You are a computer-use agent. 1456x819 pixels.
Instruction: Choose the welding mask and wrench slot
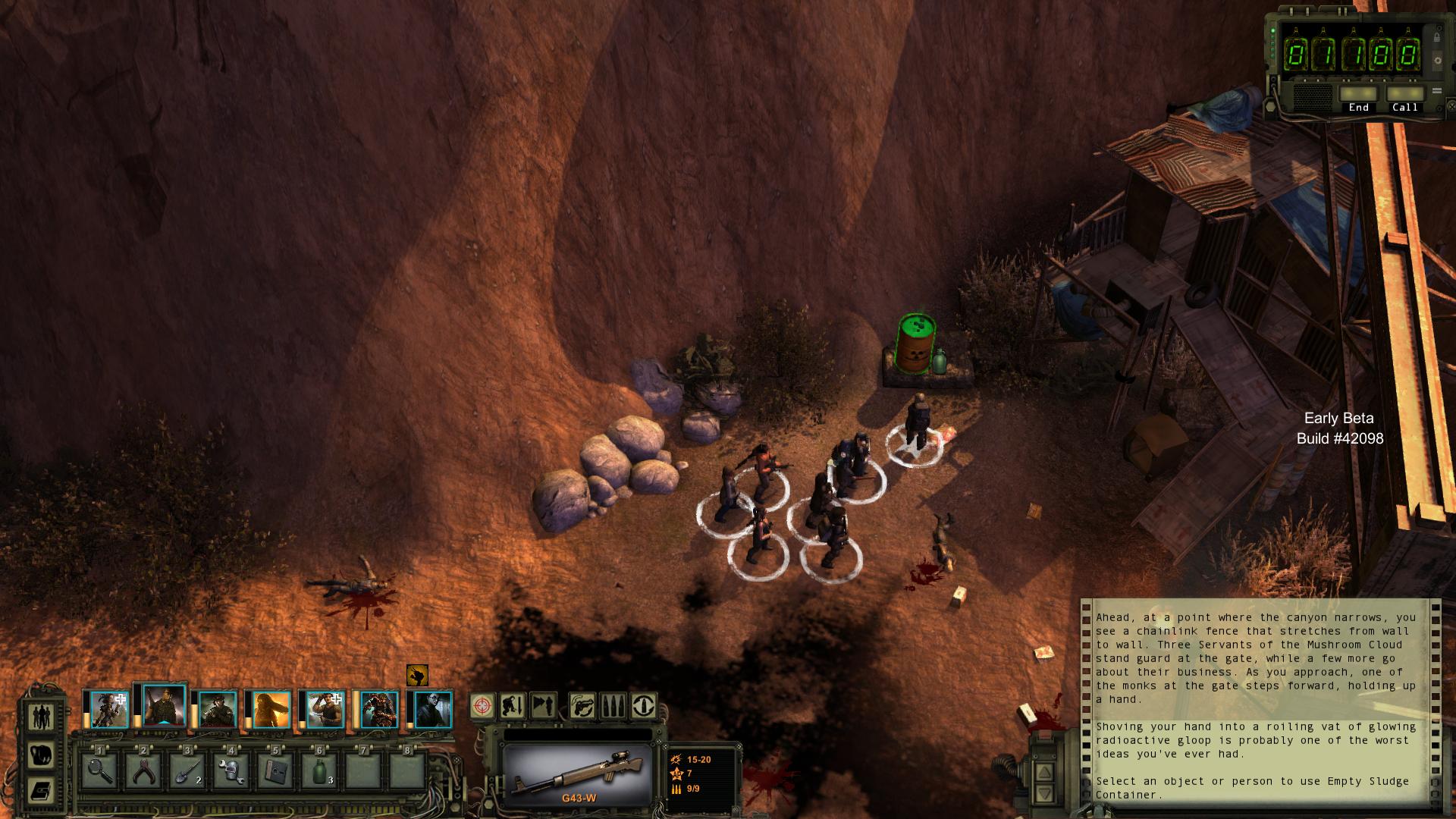pos(231,771)
